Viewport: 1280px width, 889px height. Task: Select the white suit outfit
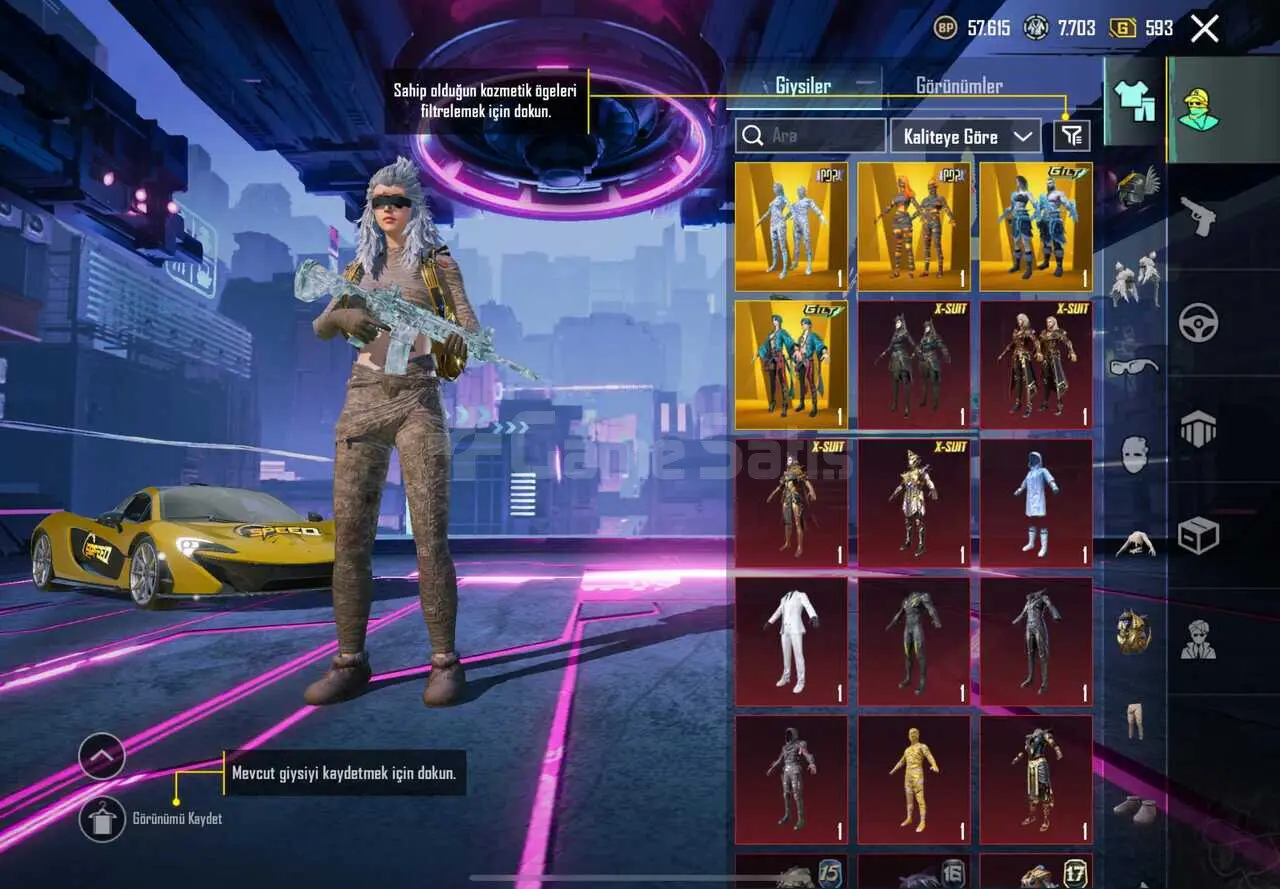click(791, 641)
